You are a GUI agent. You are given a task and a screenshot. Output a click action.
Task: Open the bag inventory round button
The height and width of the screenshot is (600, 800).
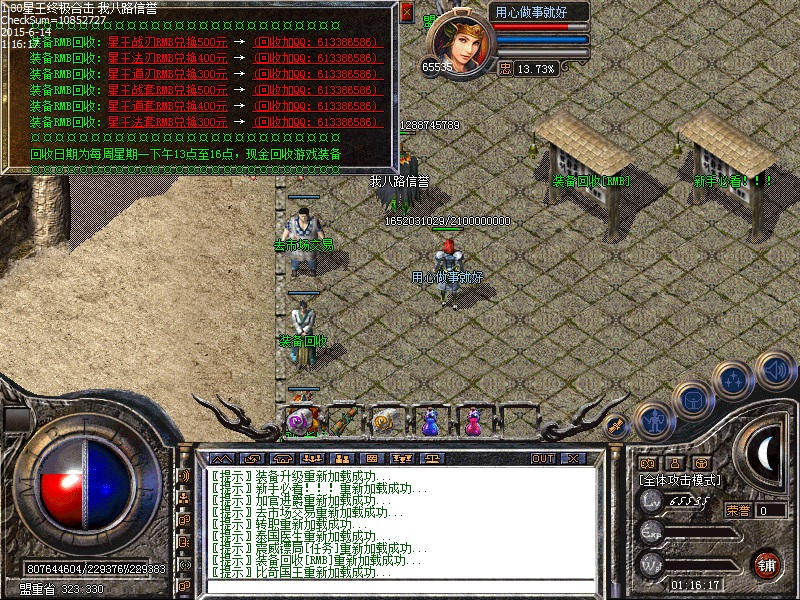pos(692,398)
